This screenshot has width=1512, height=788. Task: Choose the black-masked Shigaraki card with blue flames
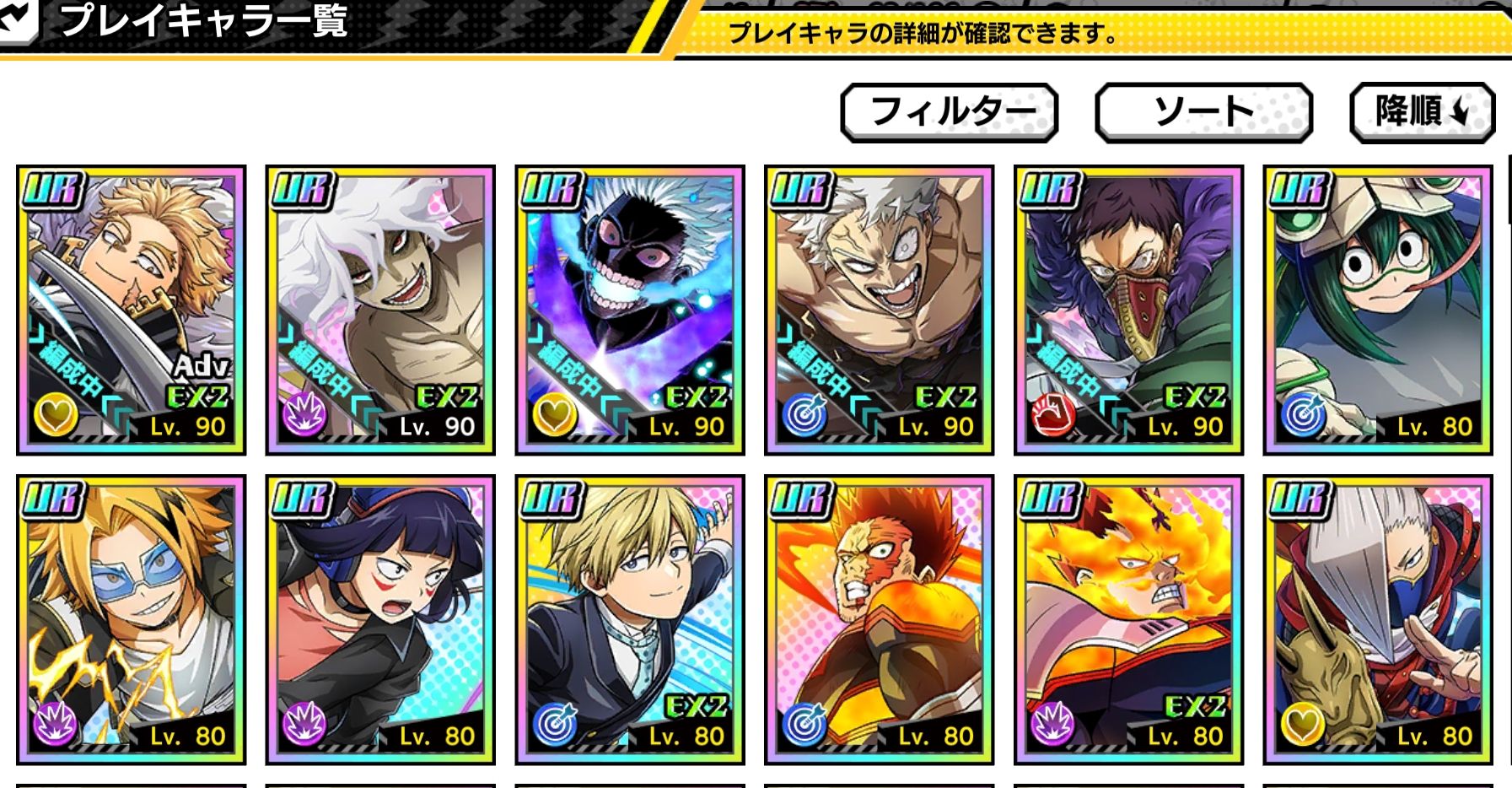click(630, 310)
